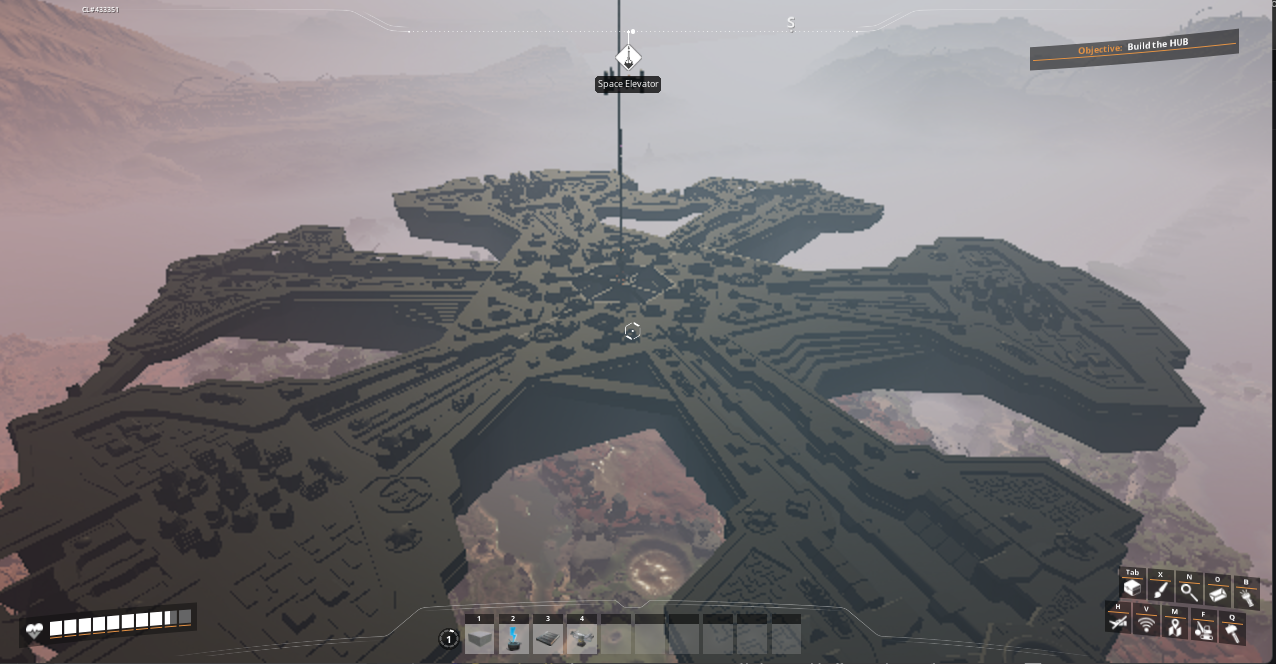1276x664 pixels.
Task: Click the airplane photo mode icon
Action: (x=1118, y=622)
